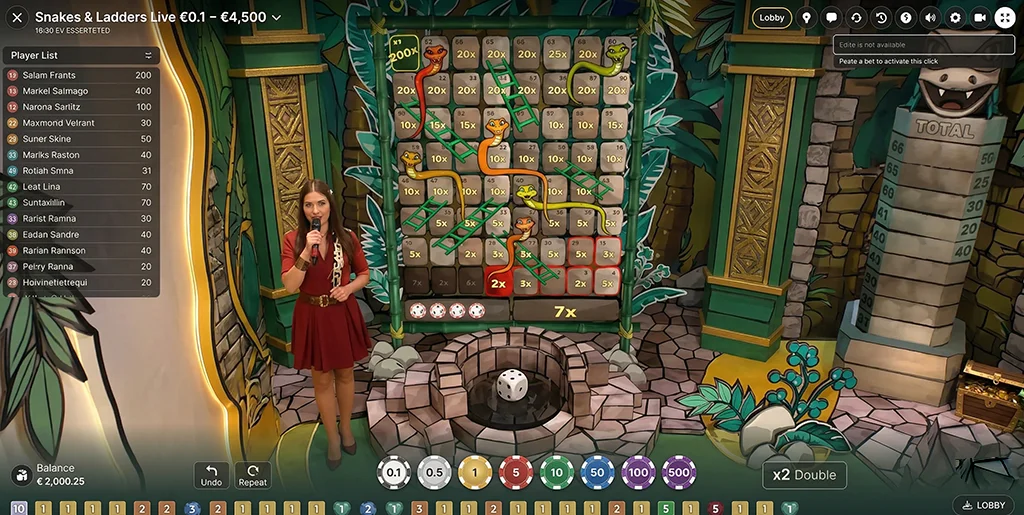Go to Lobby from the top bar
The width and height of the screenshot is (1024, 515).
click(772, 17)
